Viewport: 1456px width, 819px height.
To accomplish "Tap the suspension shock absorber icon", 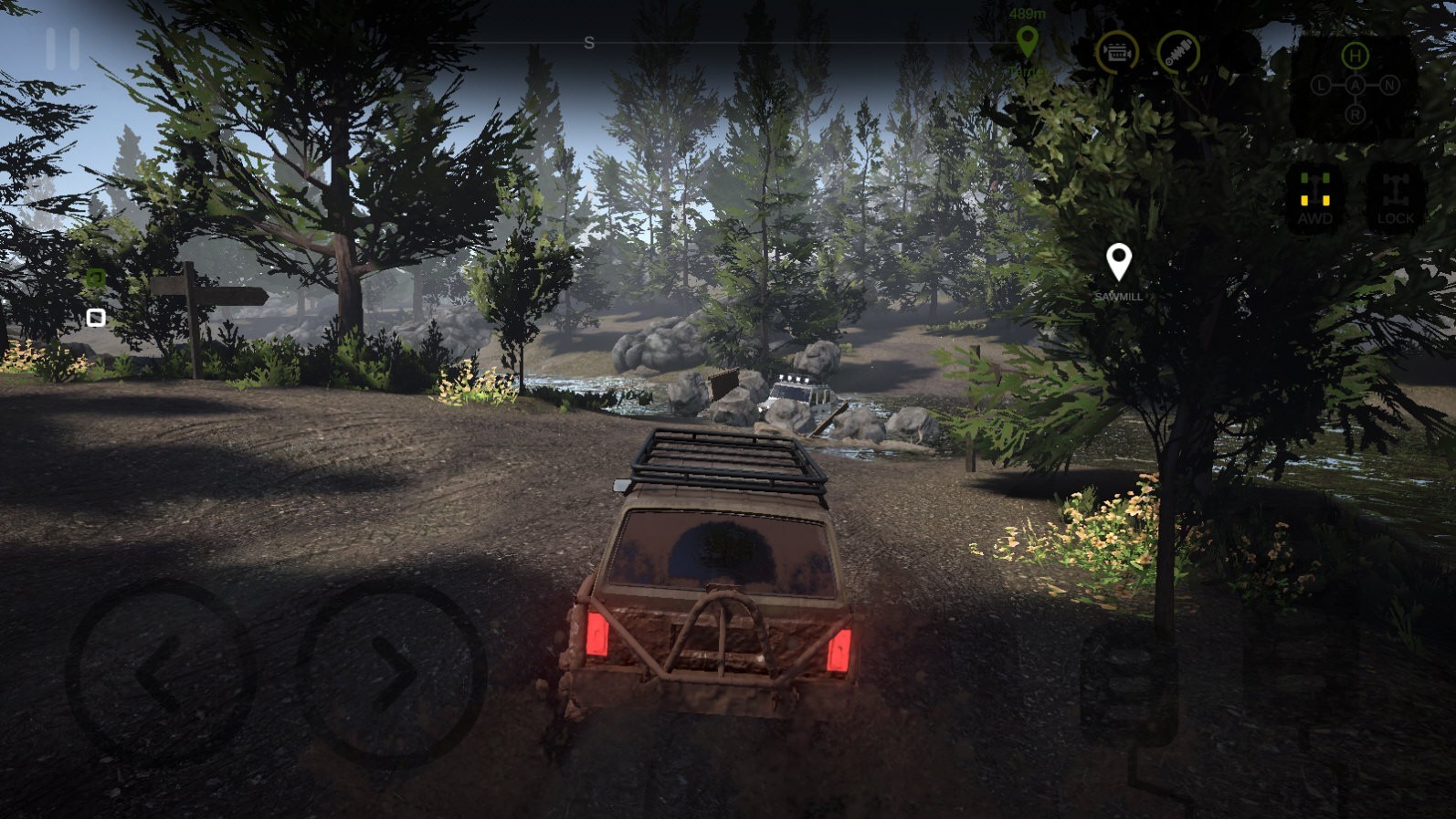I will click(x=1178, y=53).
